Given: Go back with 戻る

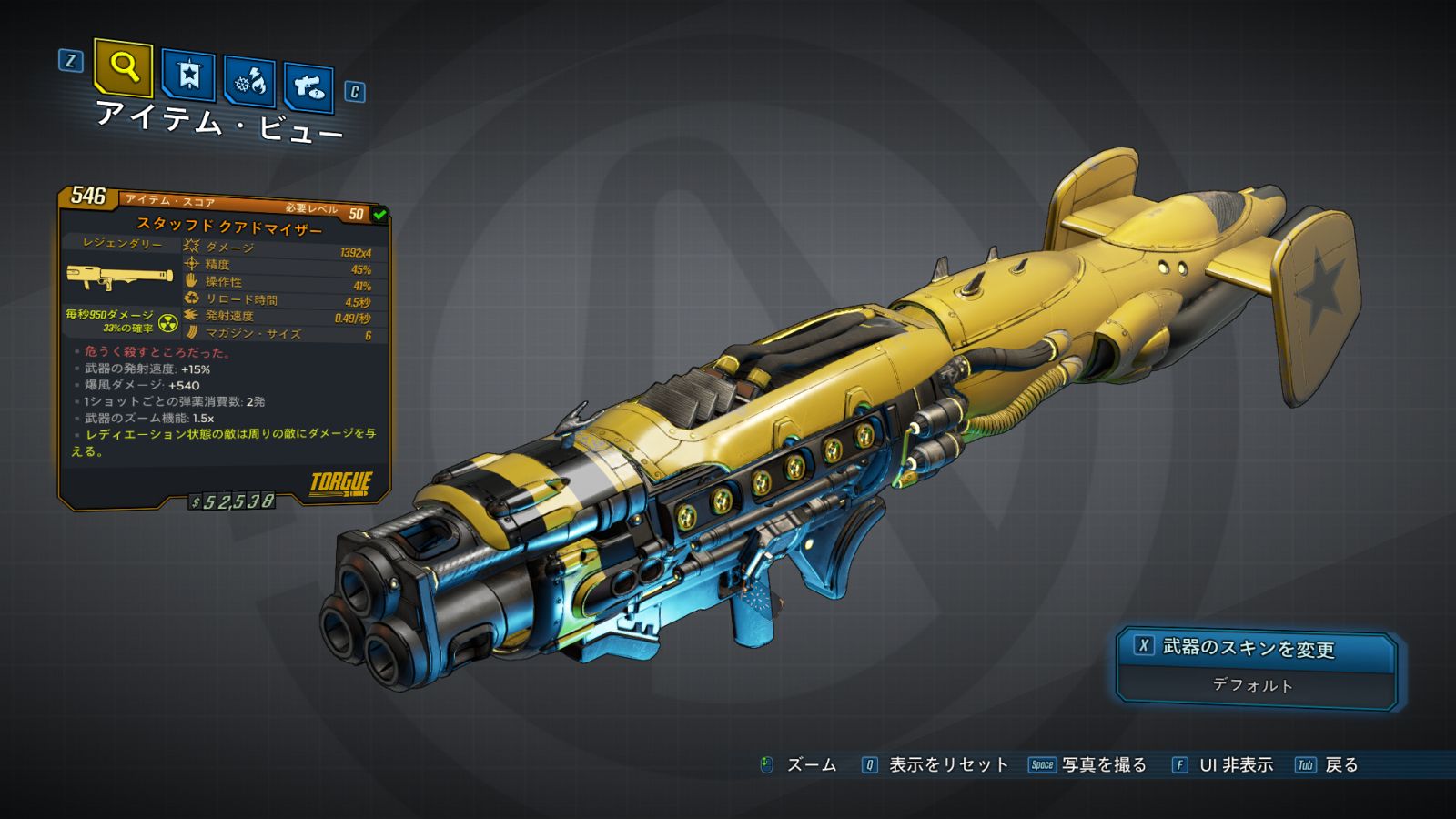Looking at the screenshot, I should pyautogui.click(x=1340, y=764).
